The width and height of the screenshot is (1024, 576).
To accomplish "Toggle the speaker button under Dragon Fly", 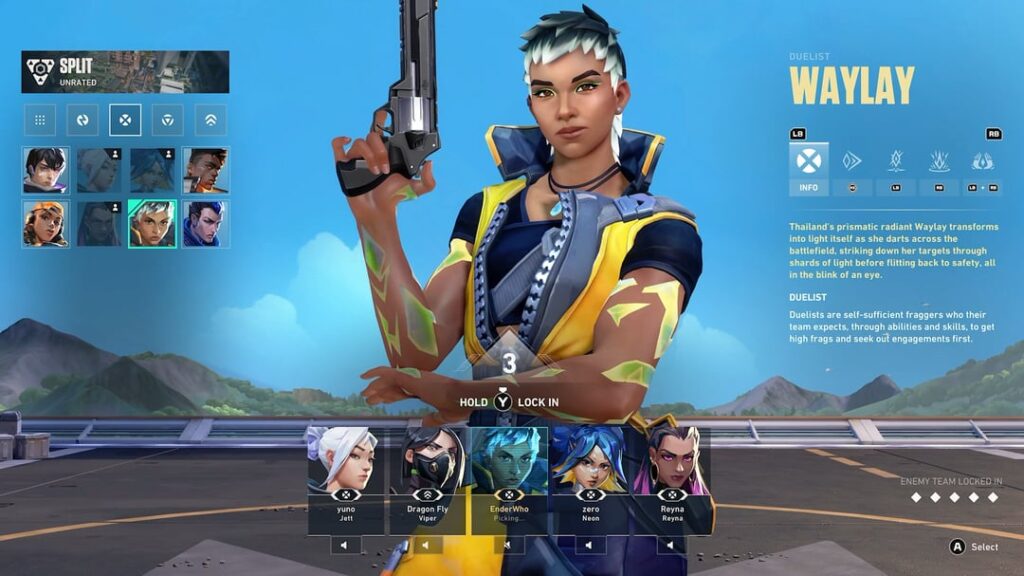I will pos(426,545).
